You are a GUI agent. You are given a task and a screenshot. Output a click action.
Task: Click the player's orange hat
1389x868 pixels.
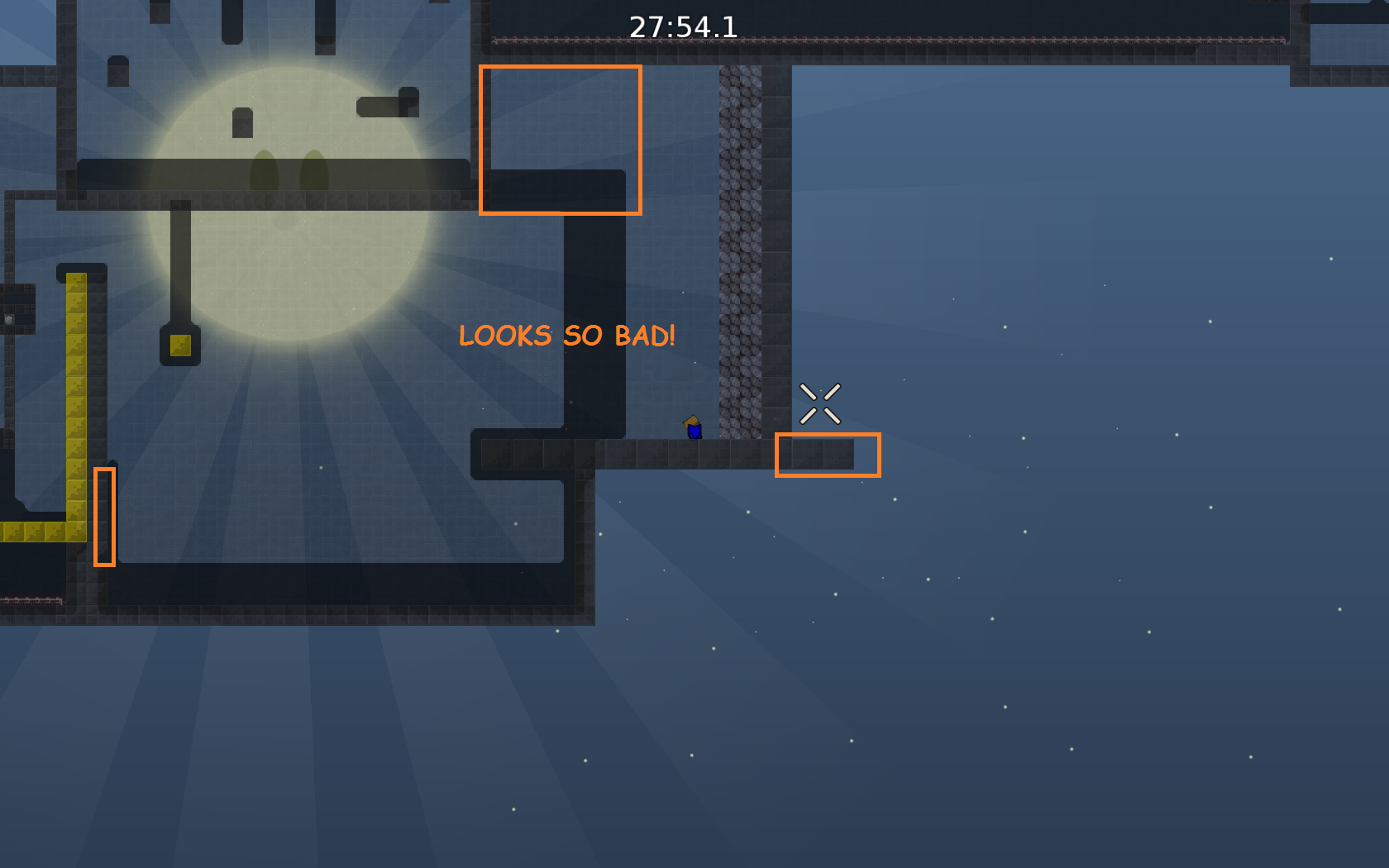click(692, 419)
